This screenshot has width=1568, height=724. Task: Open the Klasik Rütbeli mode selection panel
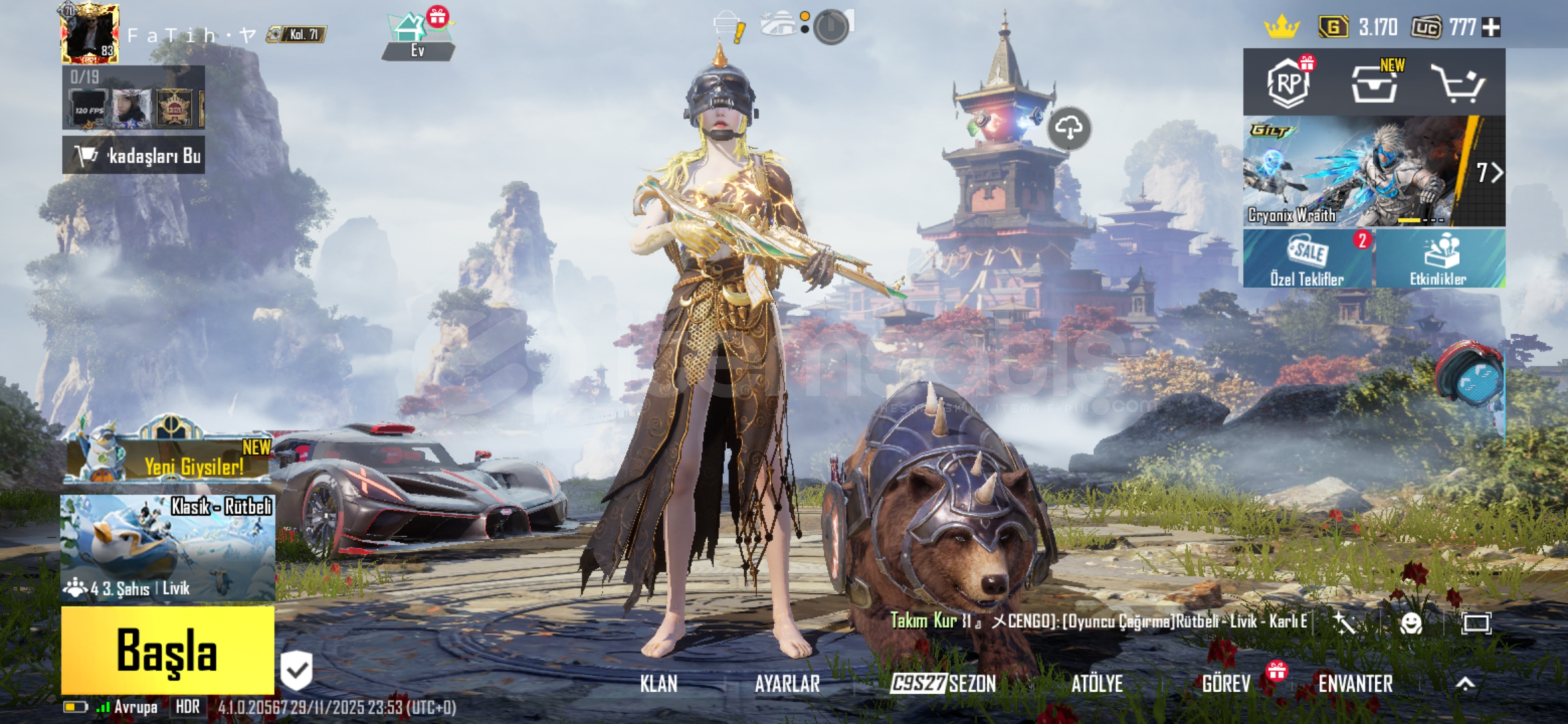pyautogui.click(x=168, y=546)
